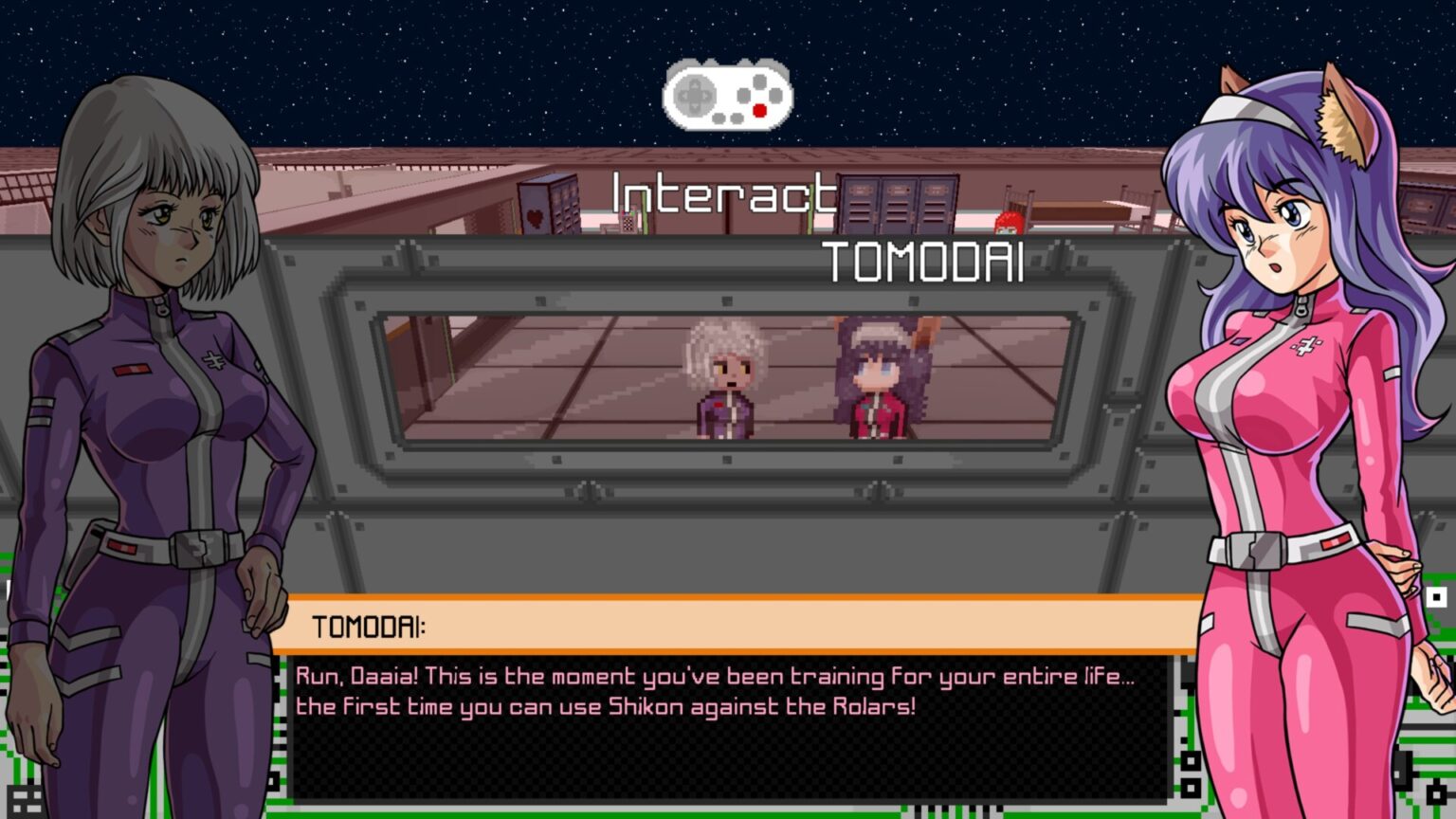Click the top gray face button on the gamepad
Screen dimensions: 1456x819
pyautogui.click(x=759, y=81)
